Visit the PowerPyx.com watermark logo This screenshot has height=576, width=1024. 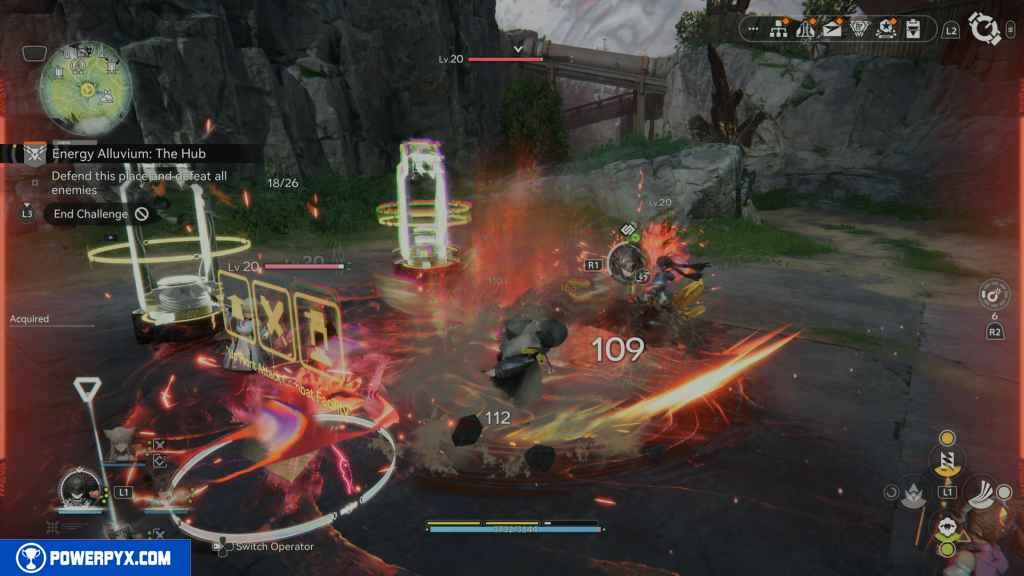point(95,558)
